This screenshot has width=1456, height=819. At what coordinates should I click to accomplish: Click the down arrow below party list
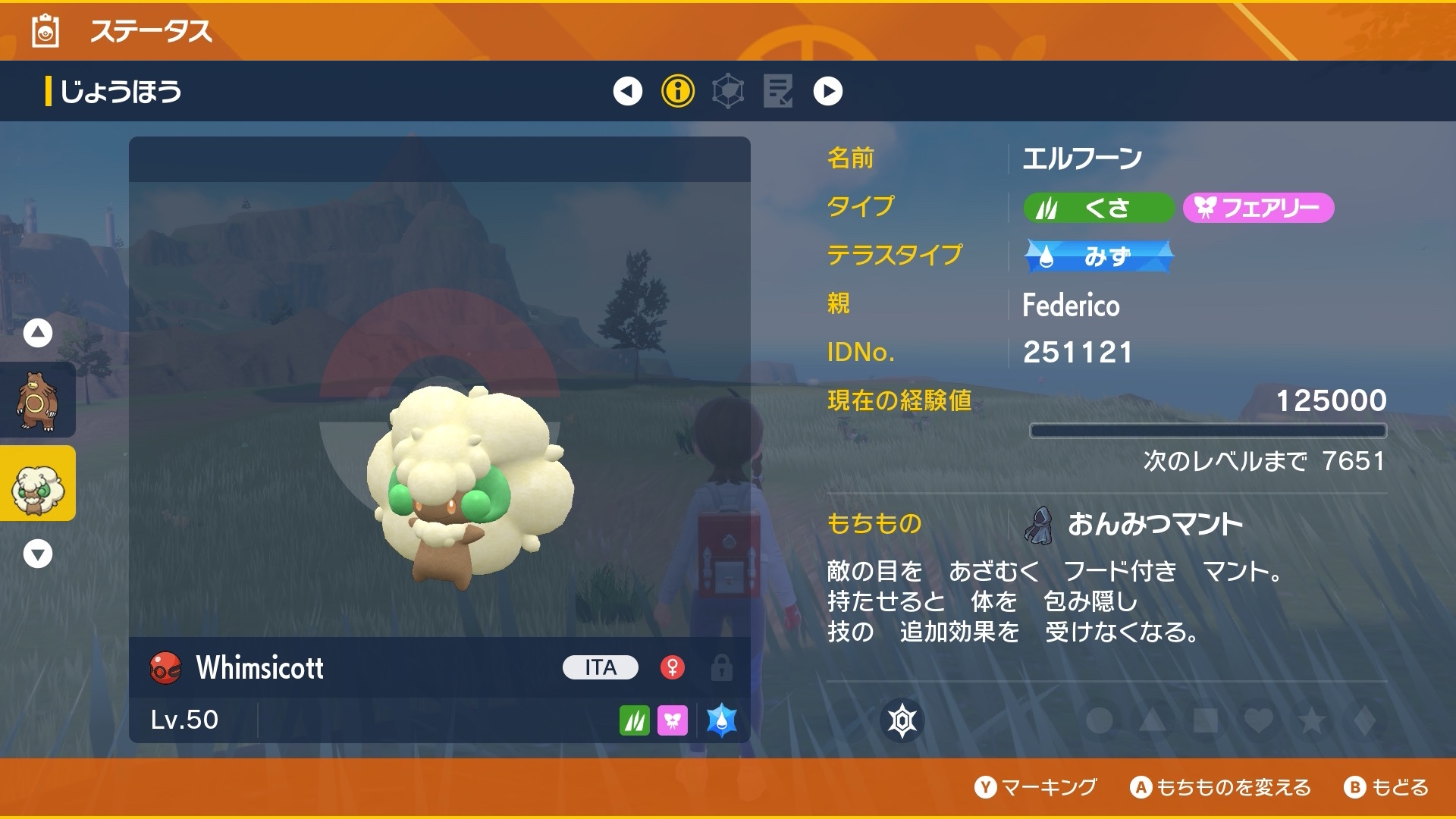tap(38, 554)
